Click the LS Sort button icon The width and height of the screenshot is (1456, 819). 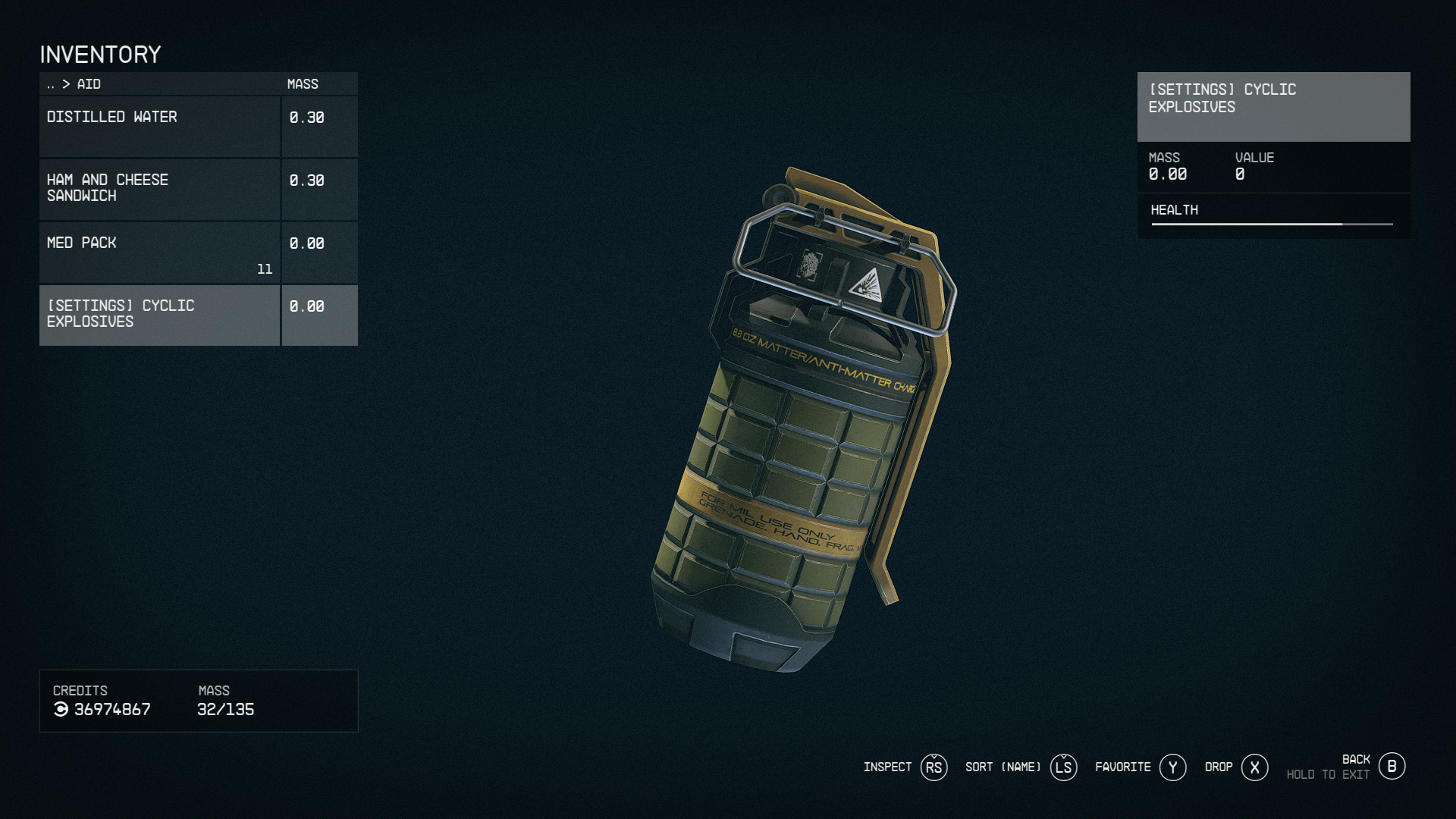1064,767
